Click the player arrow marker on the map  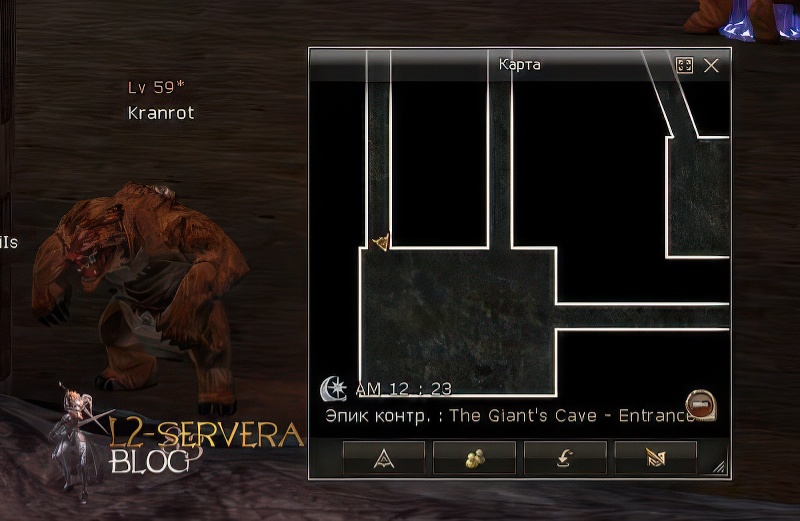pos(380,242)
